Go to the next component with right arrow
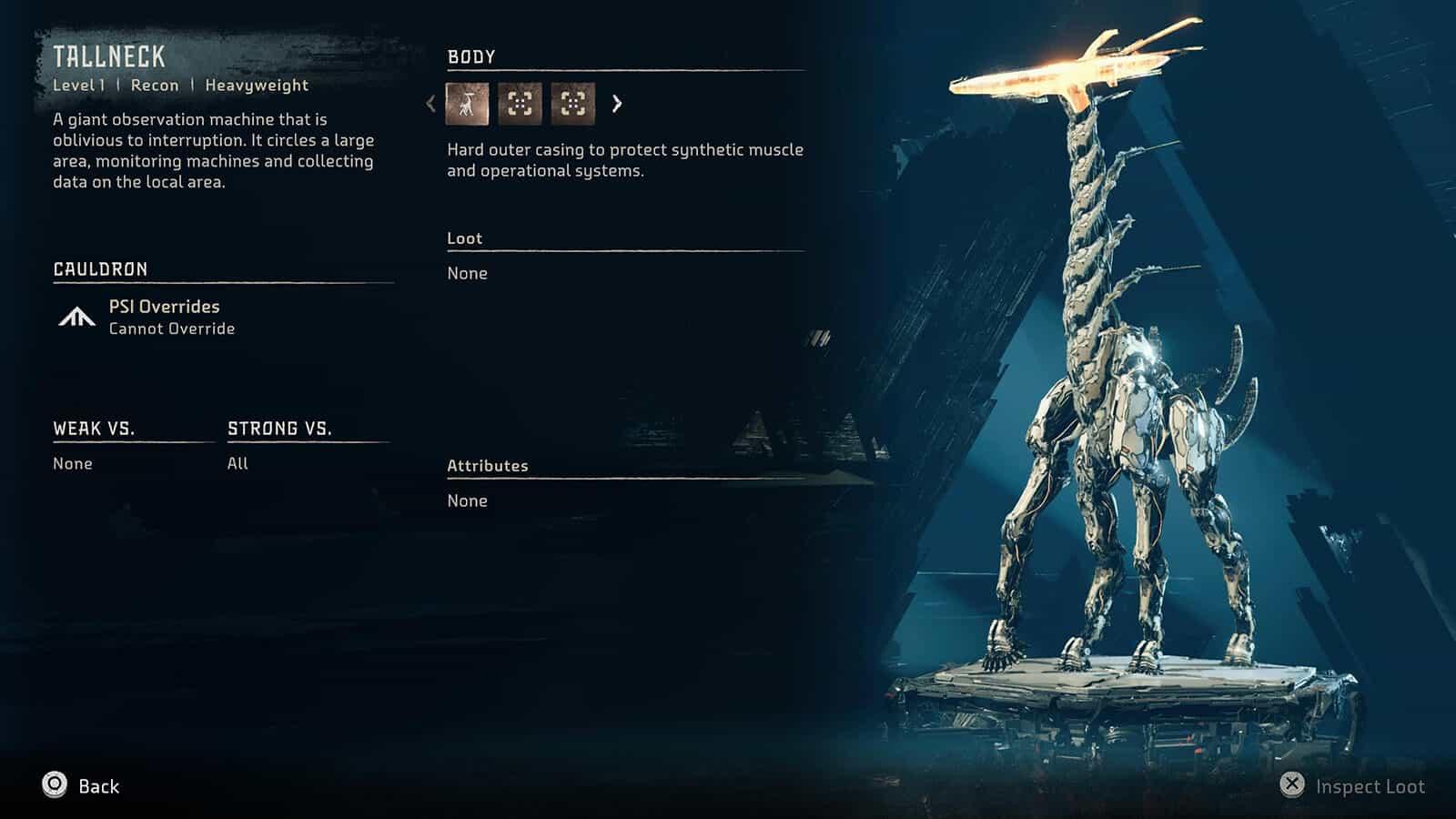Screen dimensions: 1456x819 [x=617, y=104]
